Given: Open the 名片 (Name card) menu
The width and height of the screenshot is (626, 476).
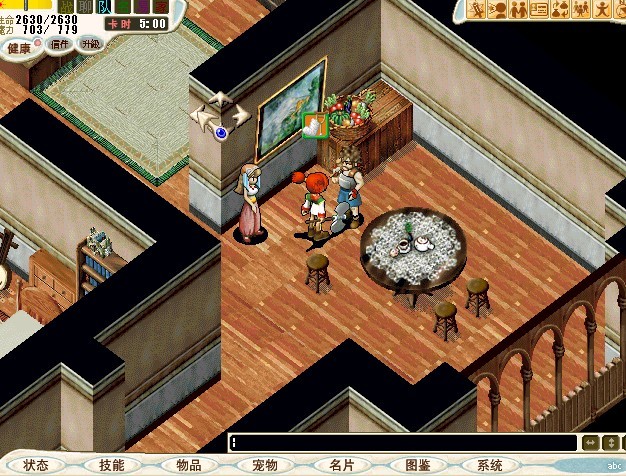Looking at the screenshot, I should tap(341, 465).
